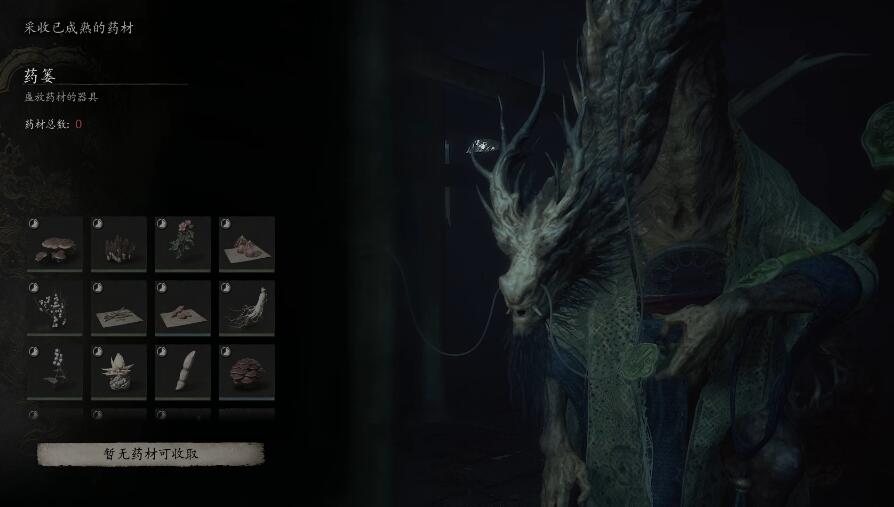Viewport: 894px width, 507px height.
Task: Pick the pink fruits on paper slot
Action: [247, 244]
